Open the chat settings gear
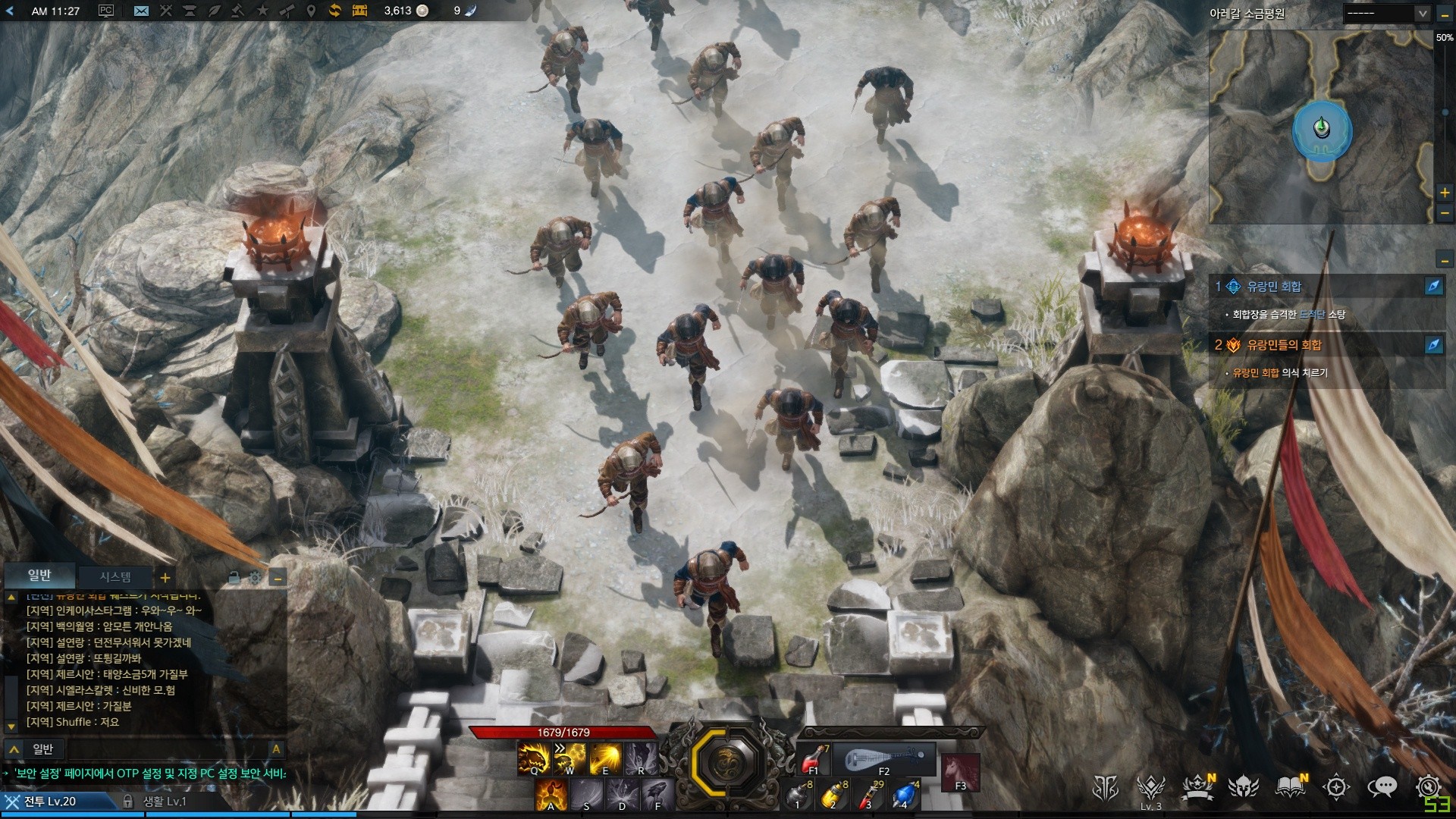Image resolution: width=1456 pixels, height=819 pixels. pyautogui.click(x=256, y=578)
